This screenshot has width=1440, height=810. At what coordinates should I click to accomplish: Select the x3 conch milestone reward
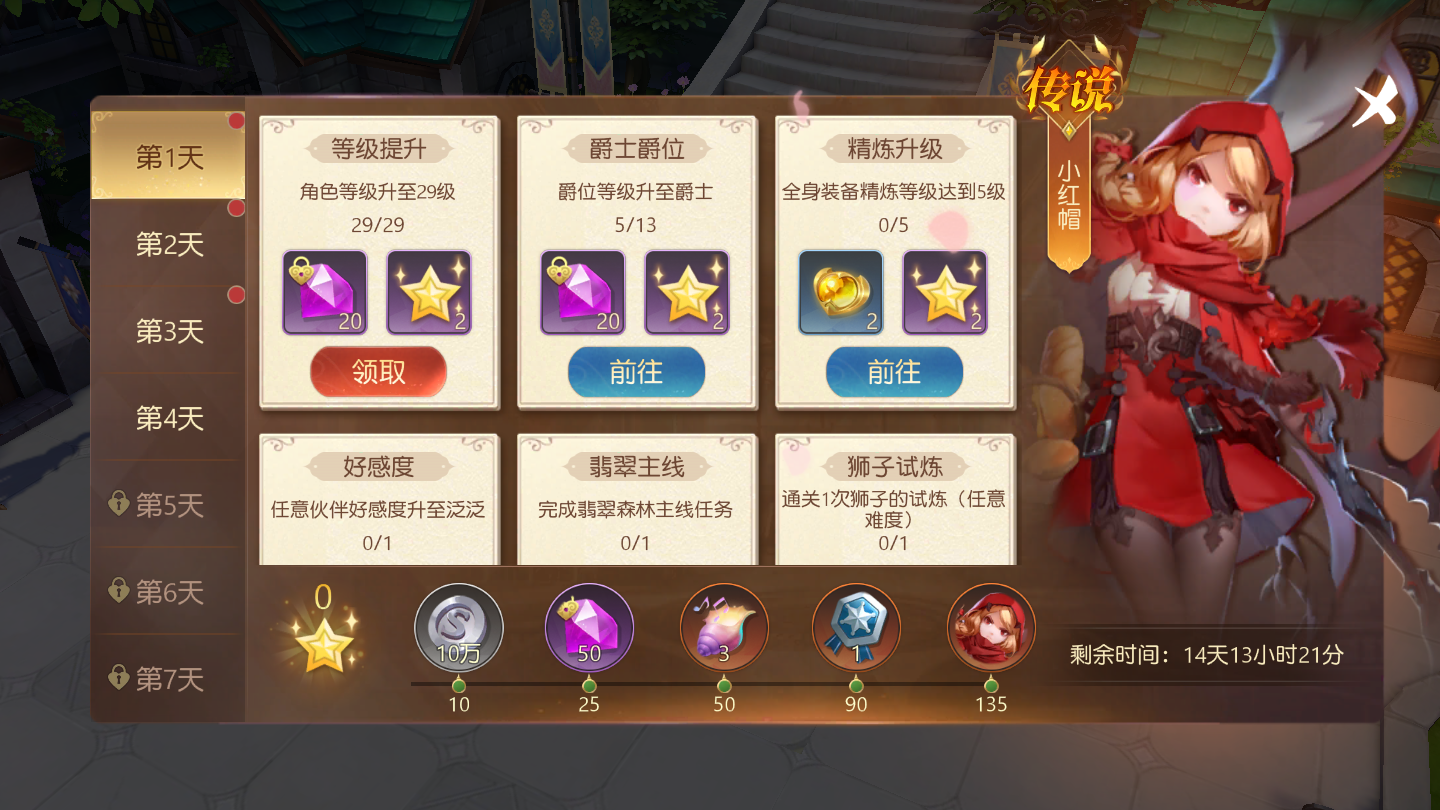click(724, 628)
